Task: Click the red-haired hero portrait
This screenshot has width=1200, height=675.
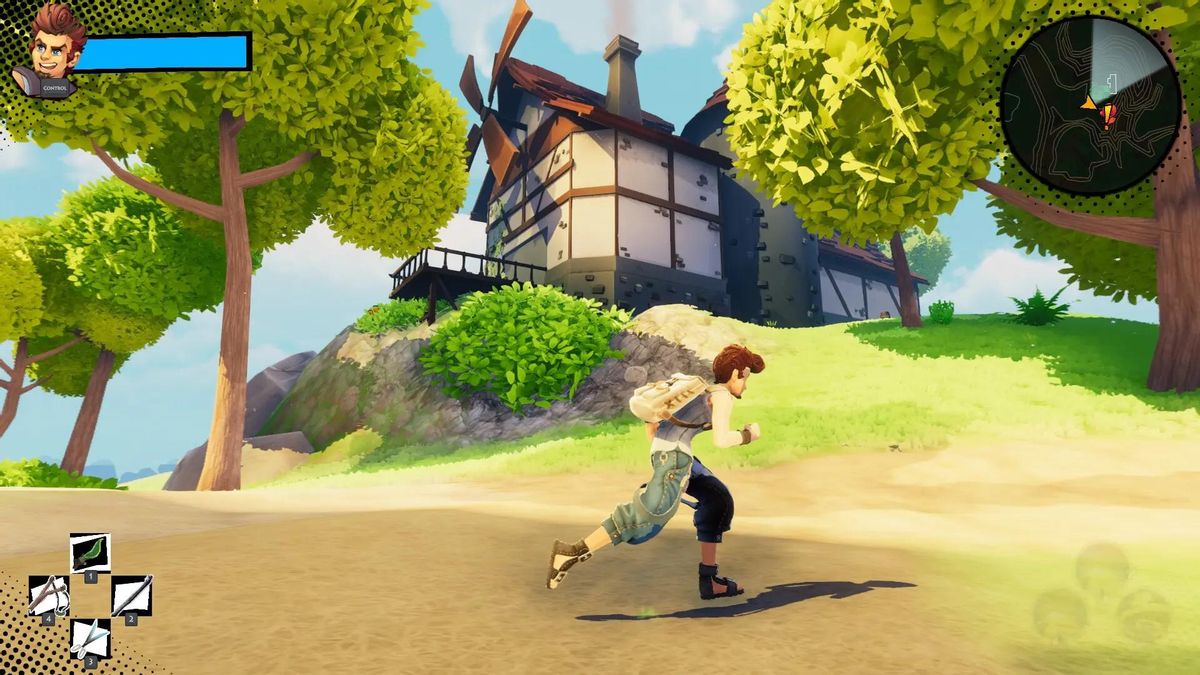Action: (x=53, y=50)
